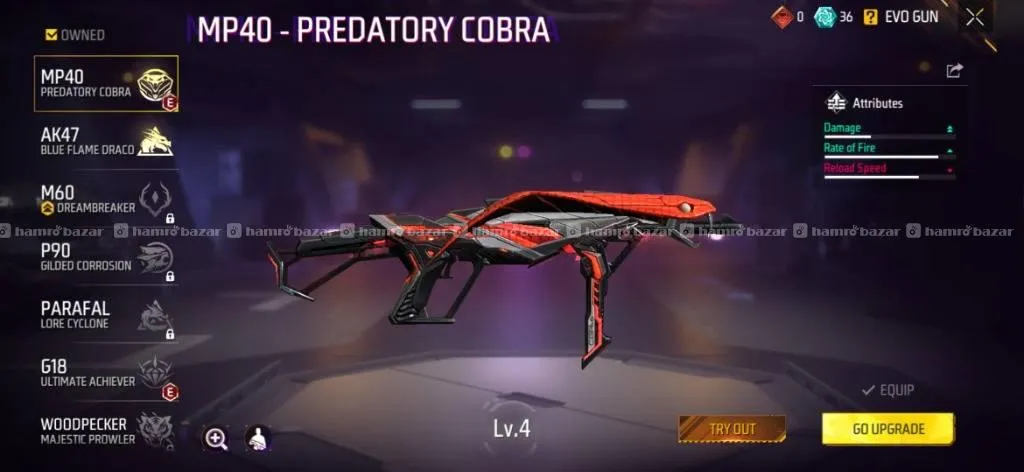Open the Evo Gun help info
The image size is (1024, 472).
click(870, 17)
